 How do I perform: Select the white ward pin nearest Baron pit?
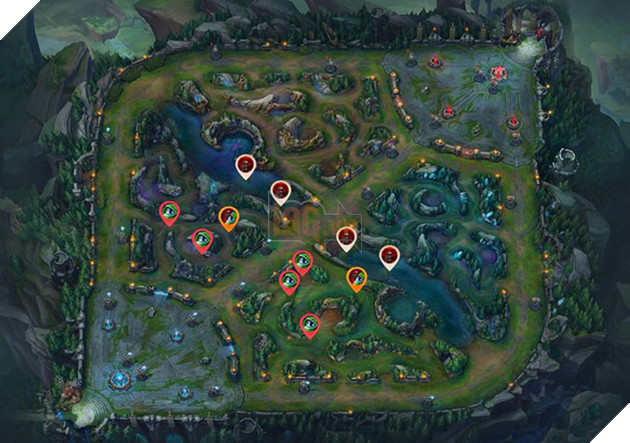(245, 166)
